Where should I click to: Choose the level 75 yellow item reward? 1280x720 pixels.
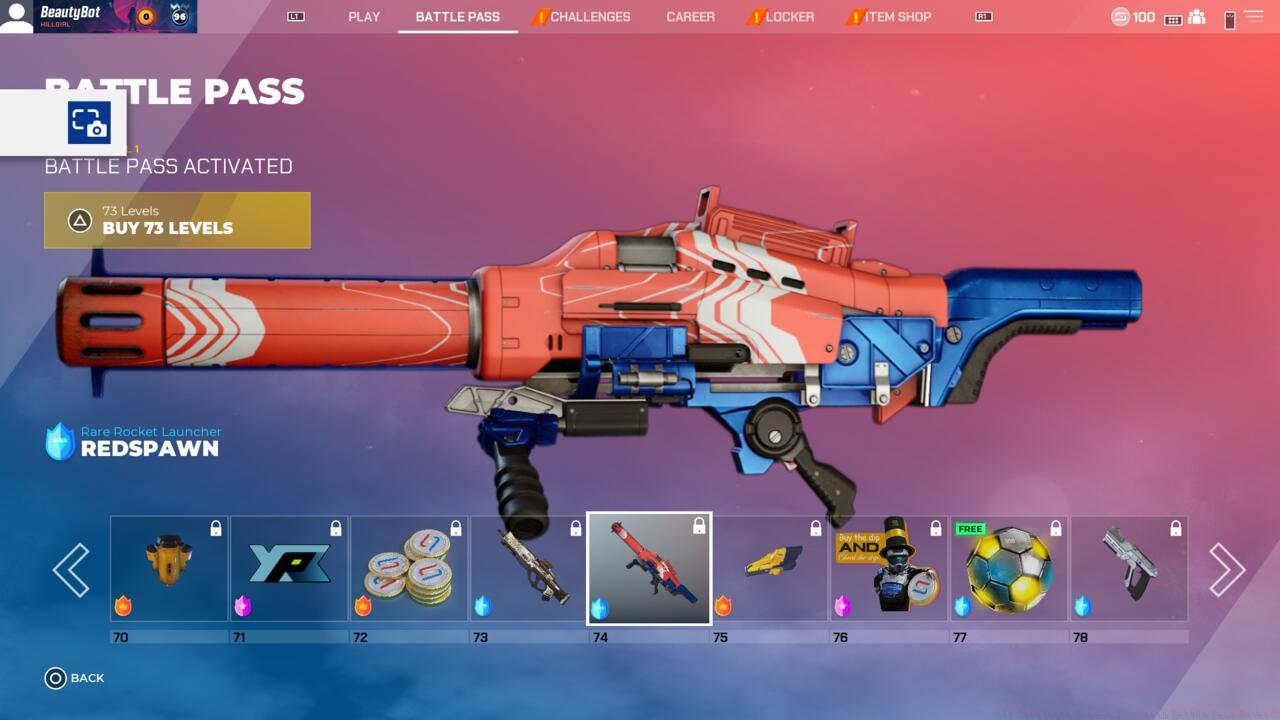click(x=769, y=569)
